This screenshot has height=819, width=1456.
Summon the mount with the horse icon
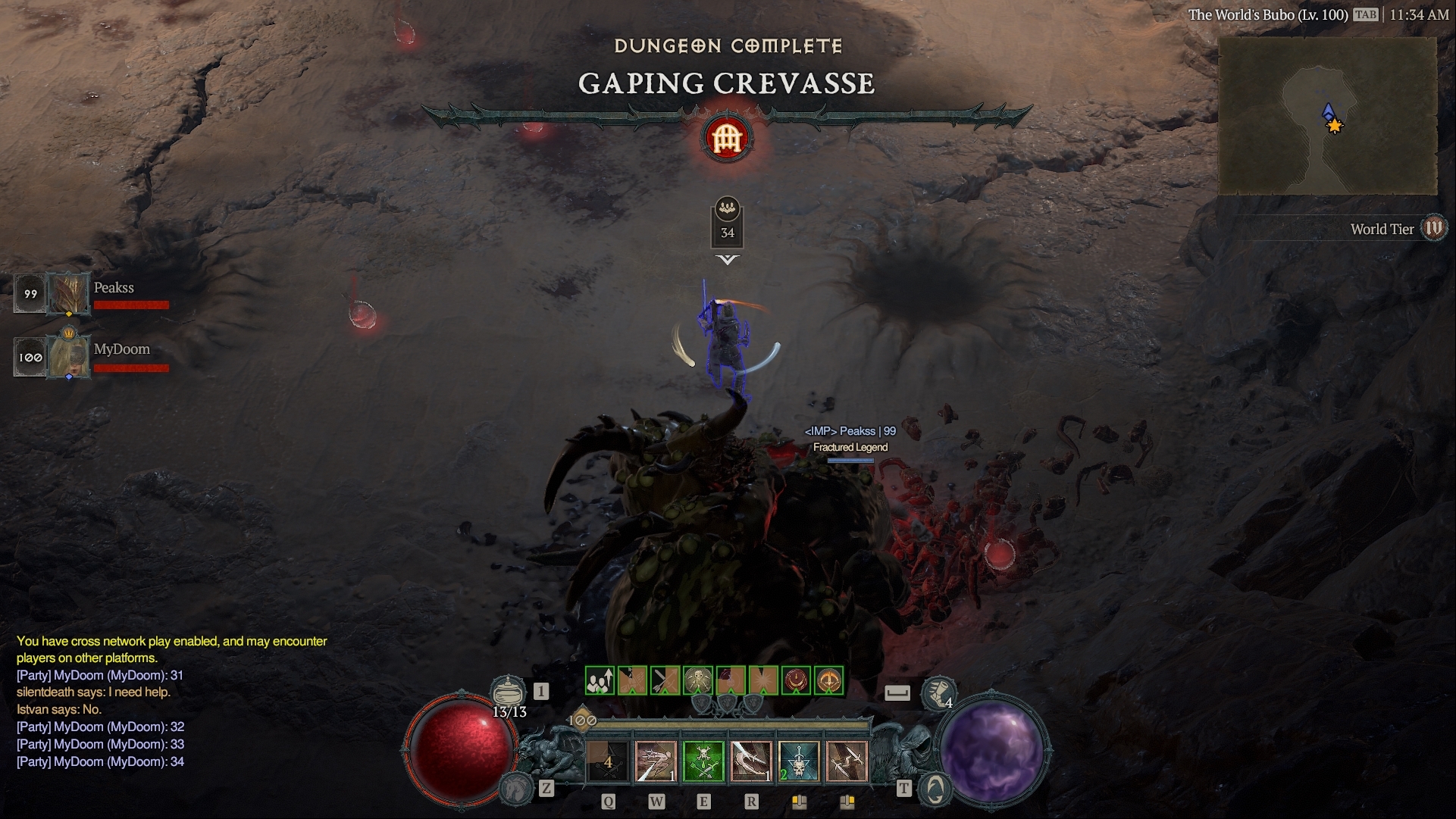coord(518,789)
